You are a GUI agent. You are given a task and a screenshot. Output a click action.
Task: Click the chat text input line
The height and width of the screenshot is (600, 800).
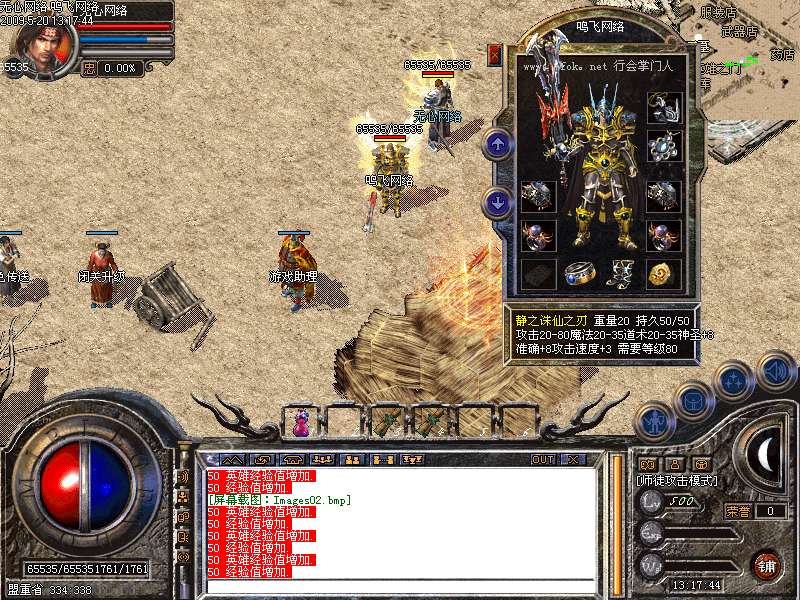400,586
